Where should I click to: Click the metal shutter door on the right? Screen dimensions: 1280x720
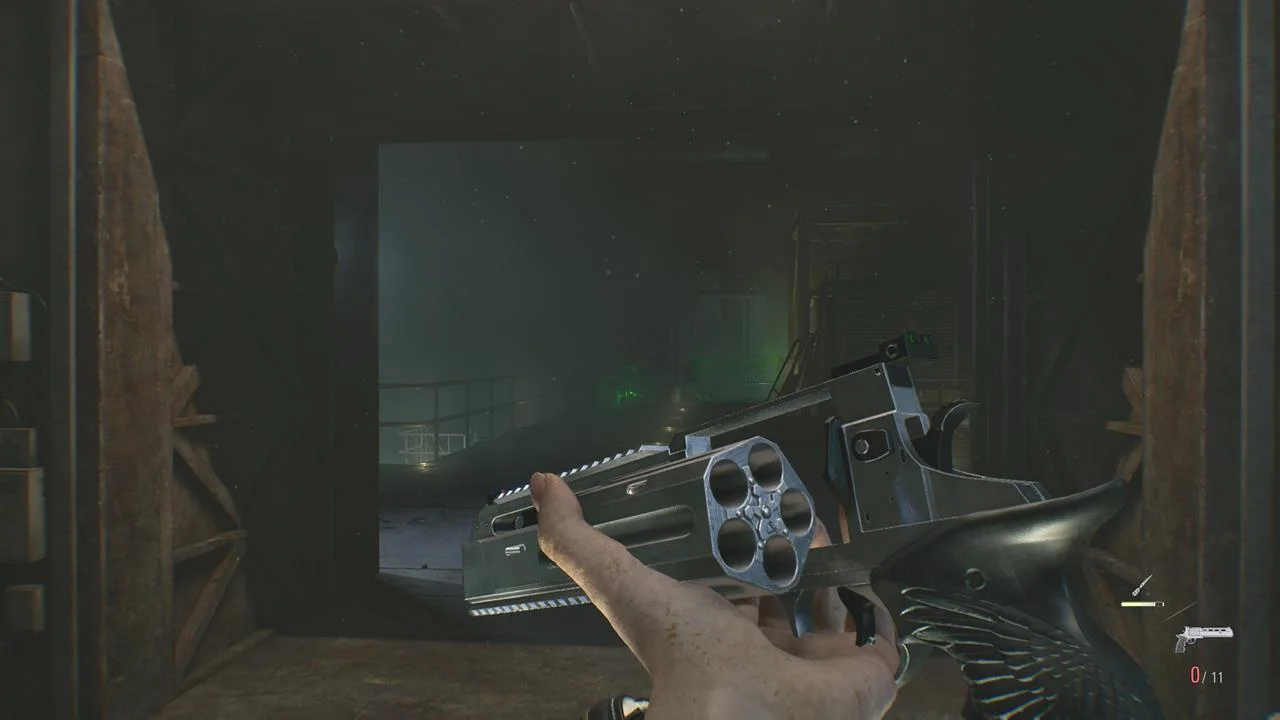(890, 330)
